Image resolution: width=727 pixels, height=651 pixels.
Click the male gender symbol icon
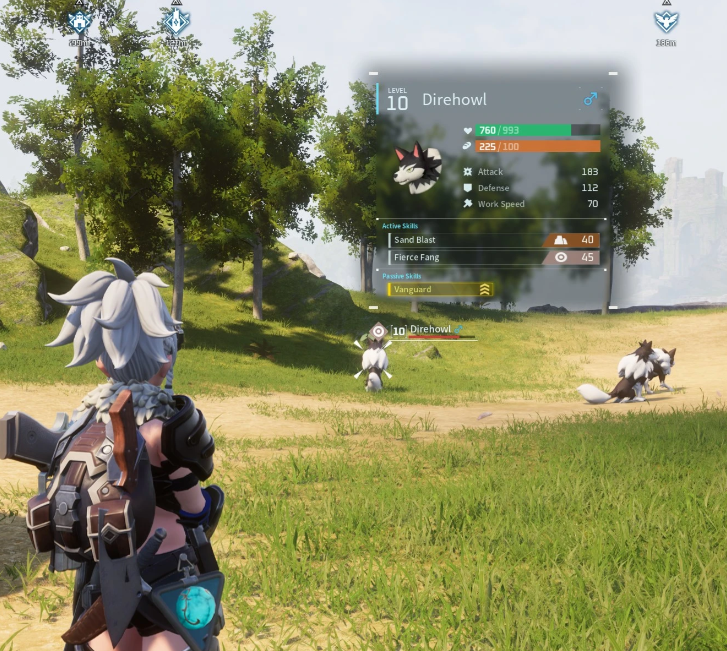(590, 100)
